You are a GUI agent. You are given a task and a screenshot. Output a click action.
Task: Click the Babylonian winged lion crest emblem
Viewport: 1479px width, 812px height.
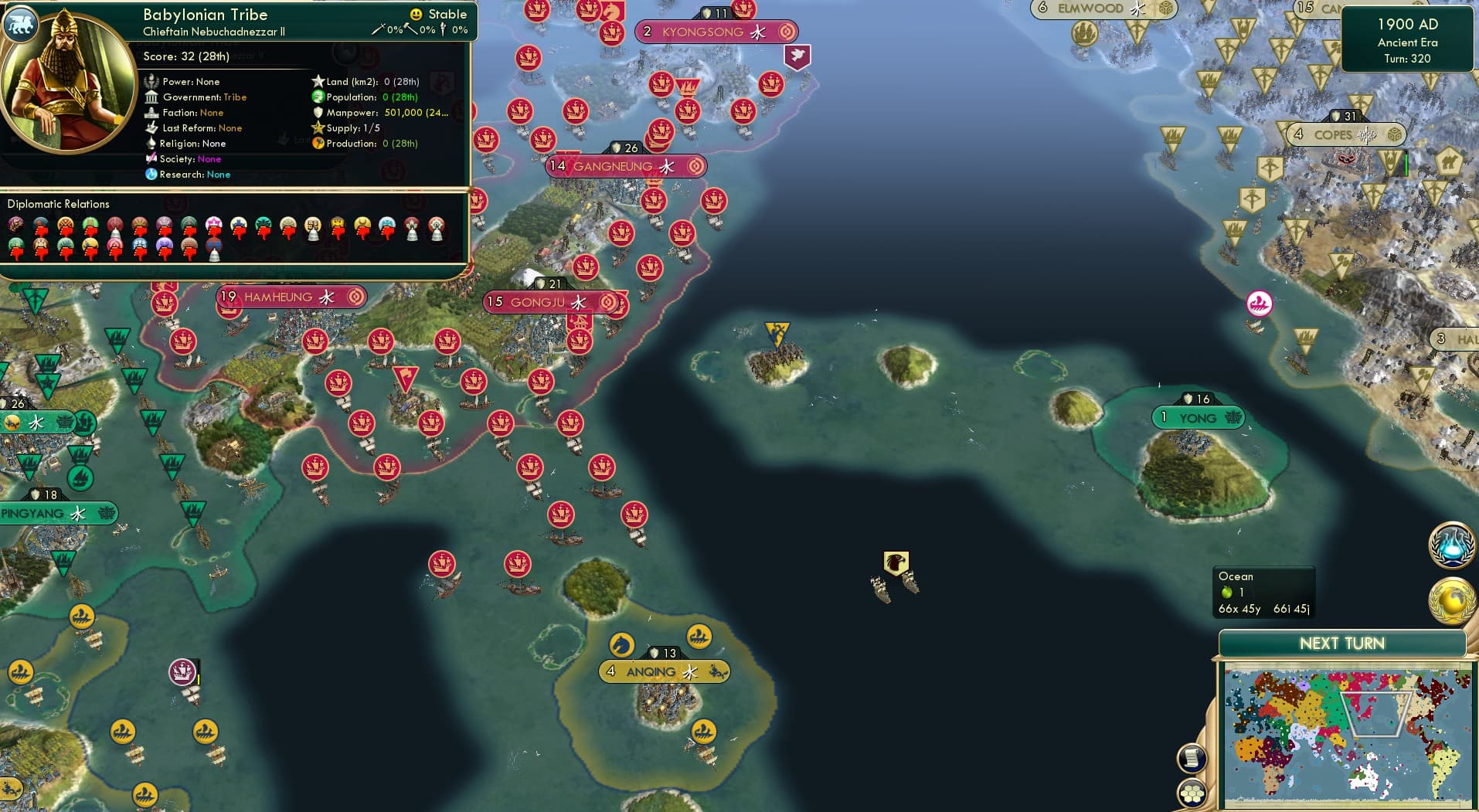pos(21,25)
